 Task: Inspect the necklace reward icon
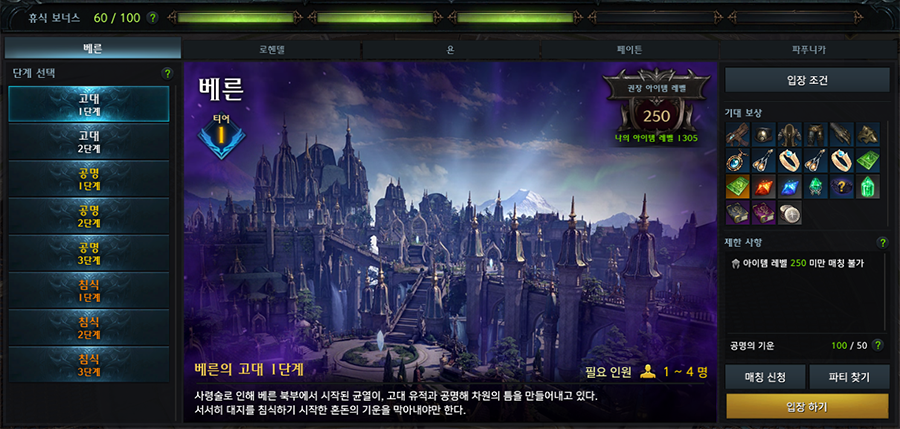tap(738, 160)
